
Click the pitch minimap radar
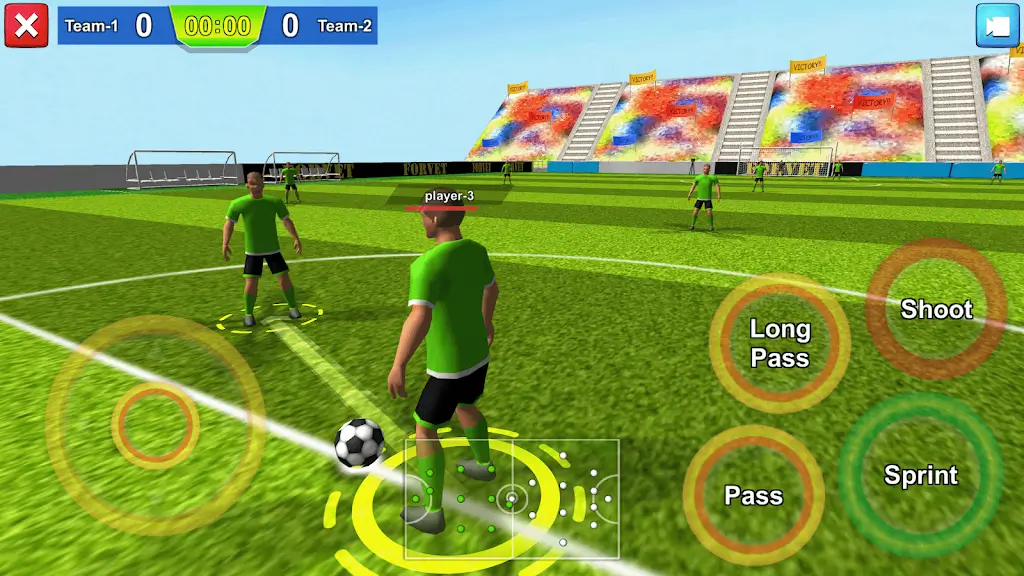coord(511,498)
